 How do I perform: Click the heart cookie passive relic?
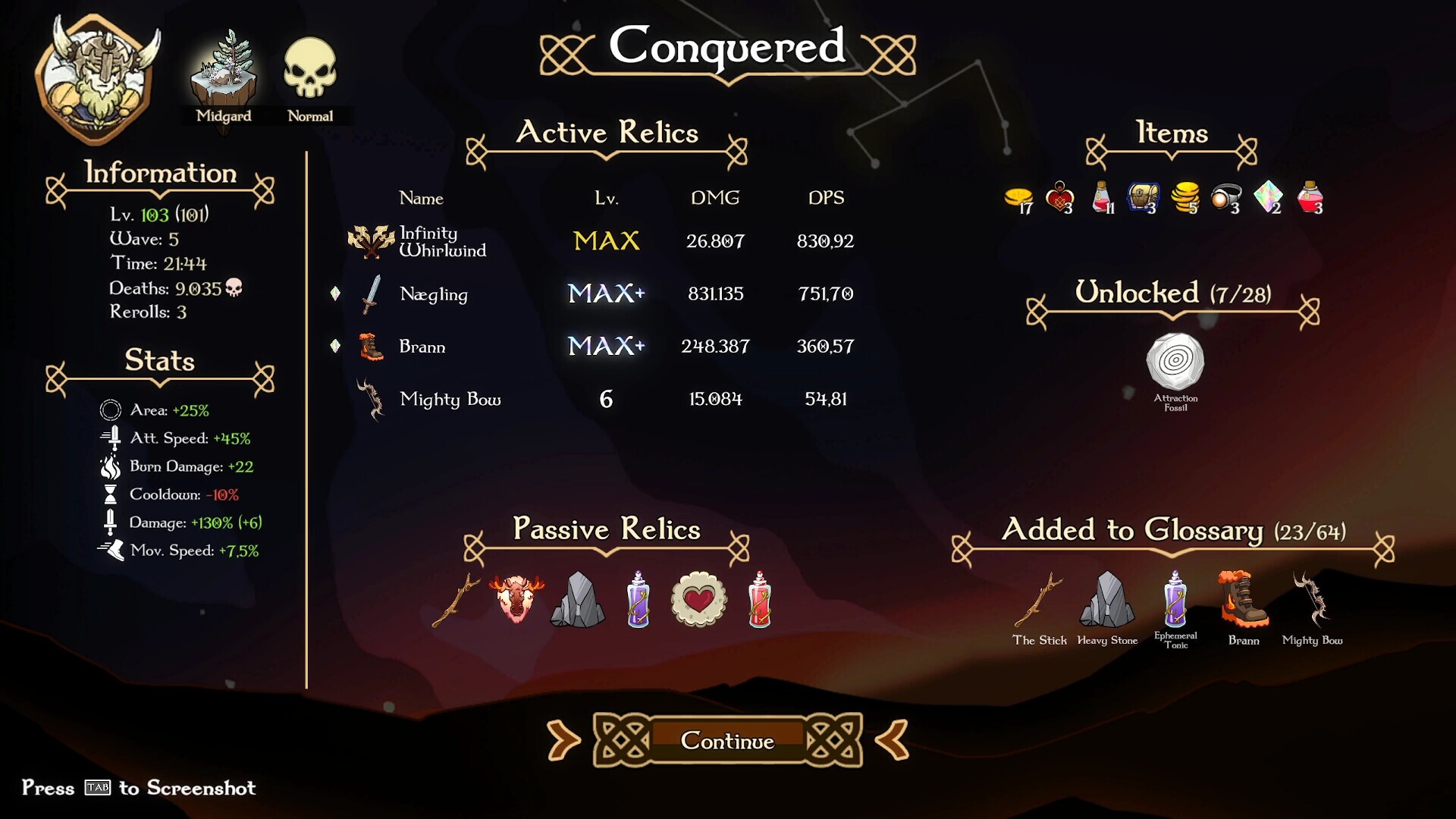pos(696,598)
